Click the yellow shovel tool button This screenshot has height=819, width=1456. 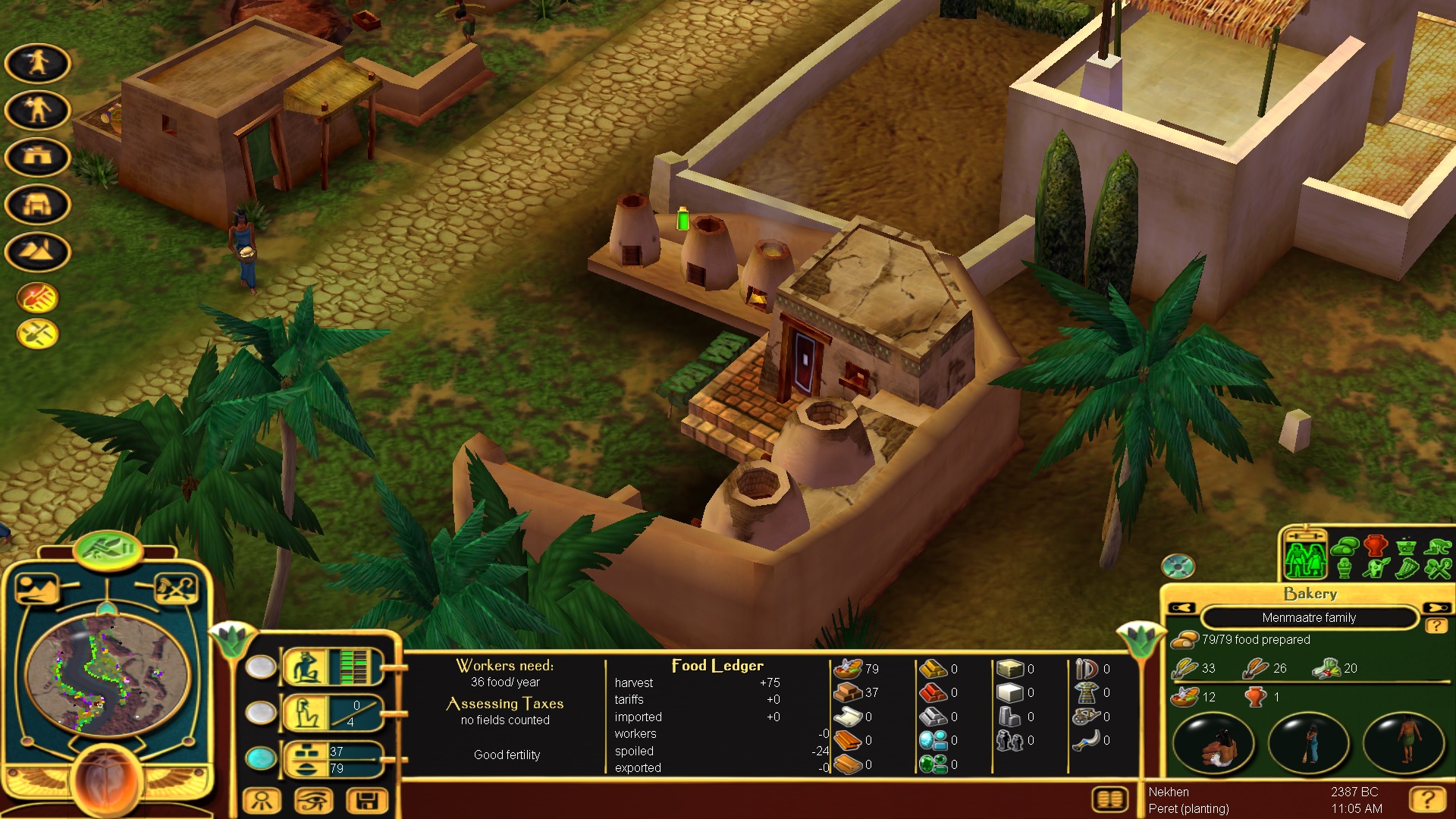37,334
